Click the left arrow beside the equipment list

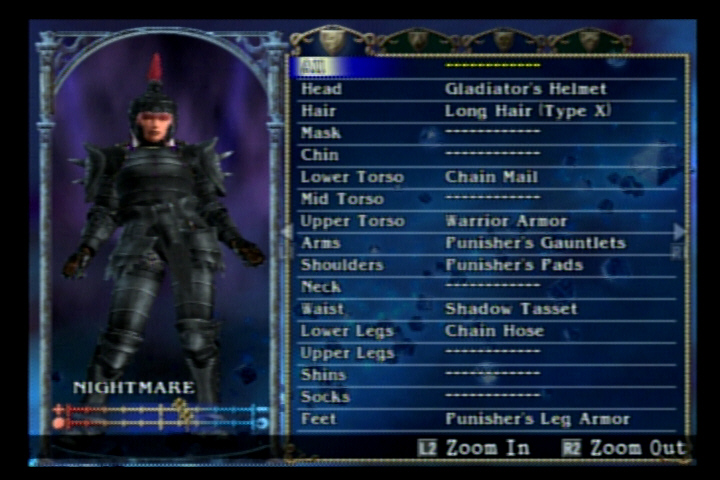287,232
